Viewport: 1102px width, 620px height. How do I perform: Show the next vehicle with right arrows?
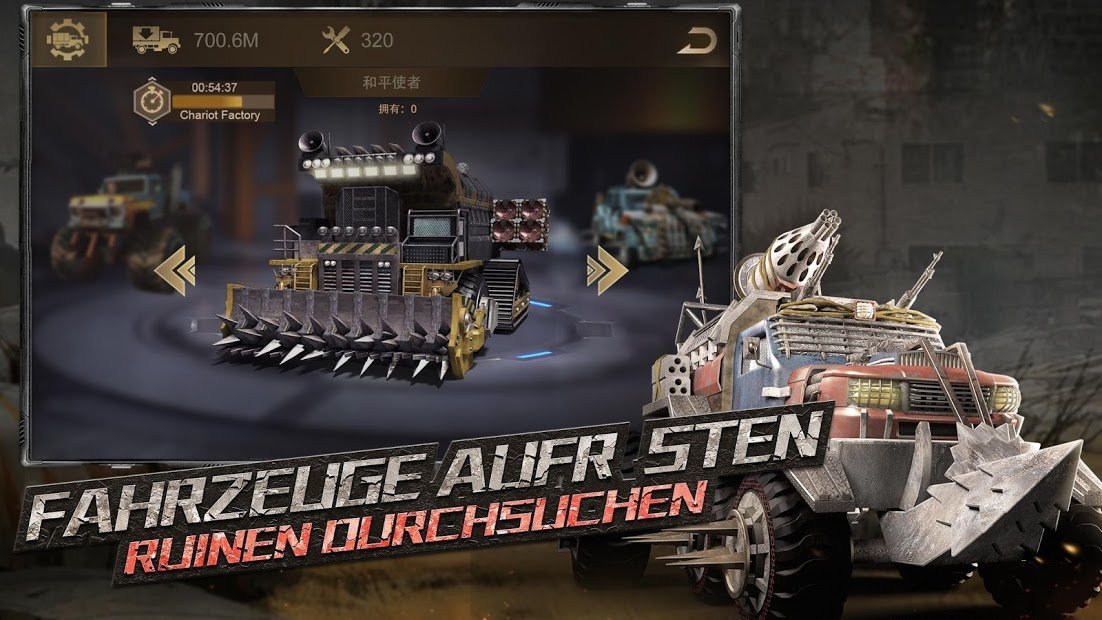tap(606, 270)
